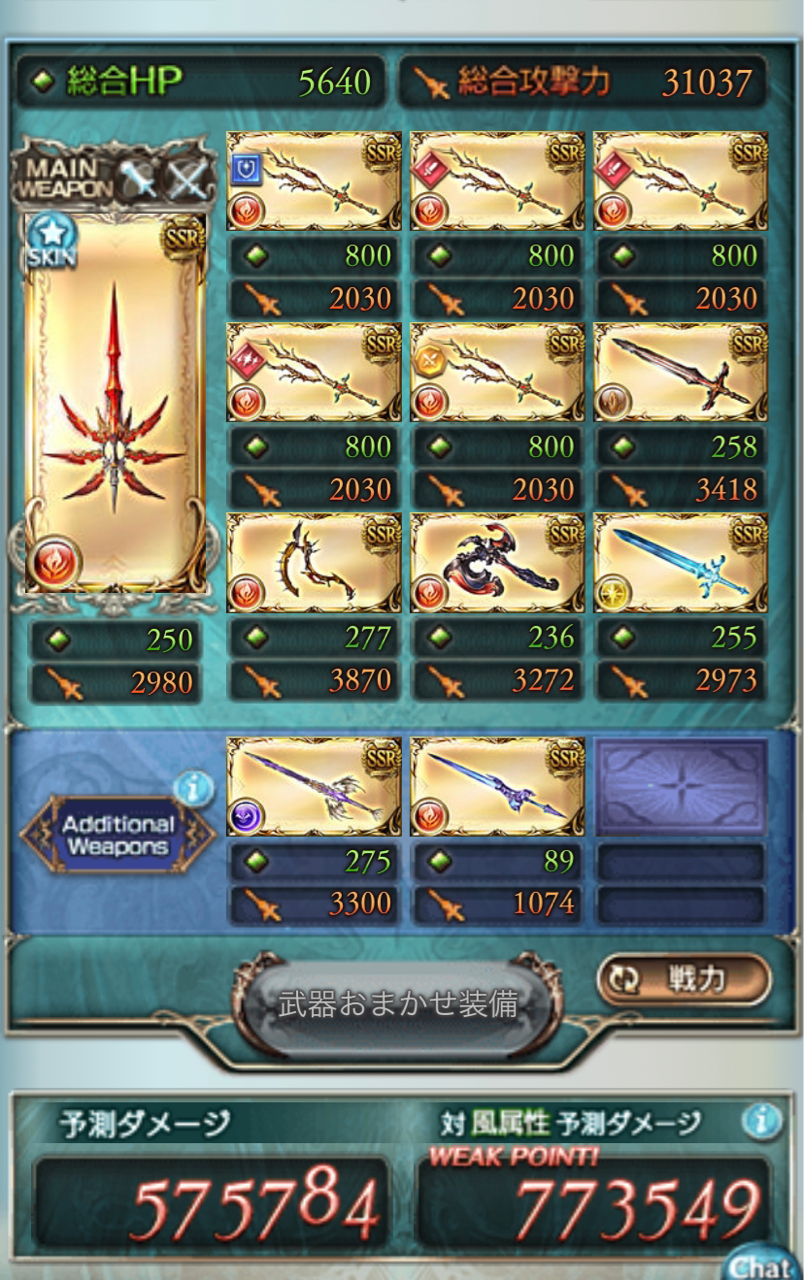Viewport: 804px width, 1280px height.
Task: Select the dark sword with 3418 attack
Action: pyautogui.click(x=681, y=371)
